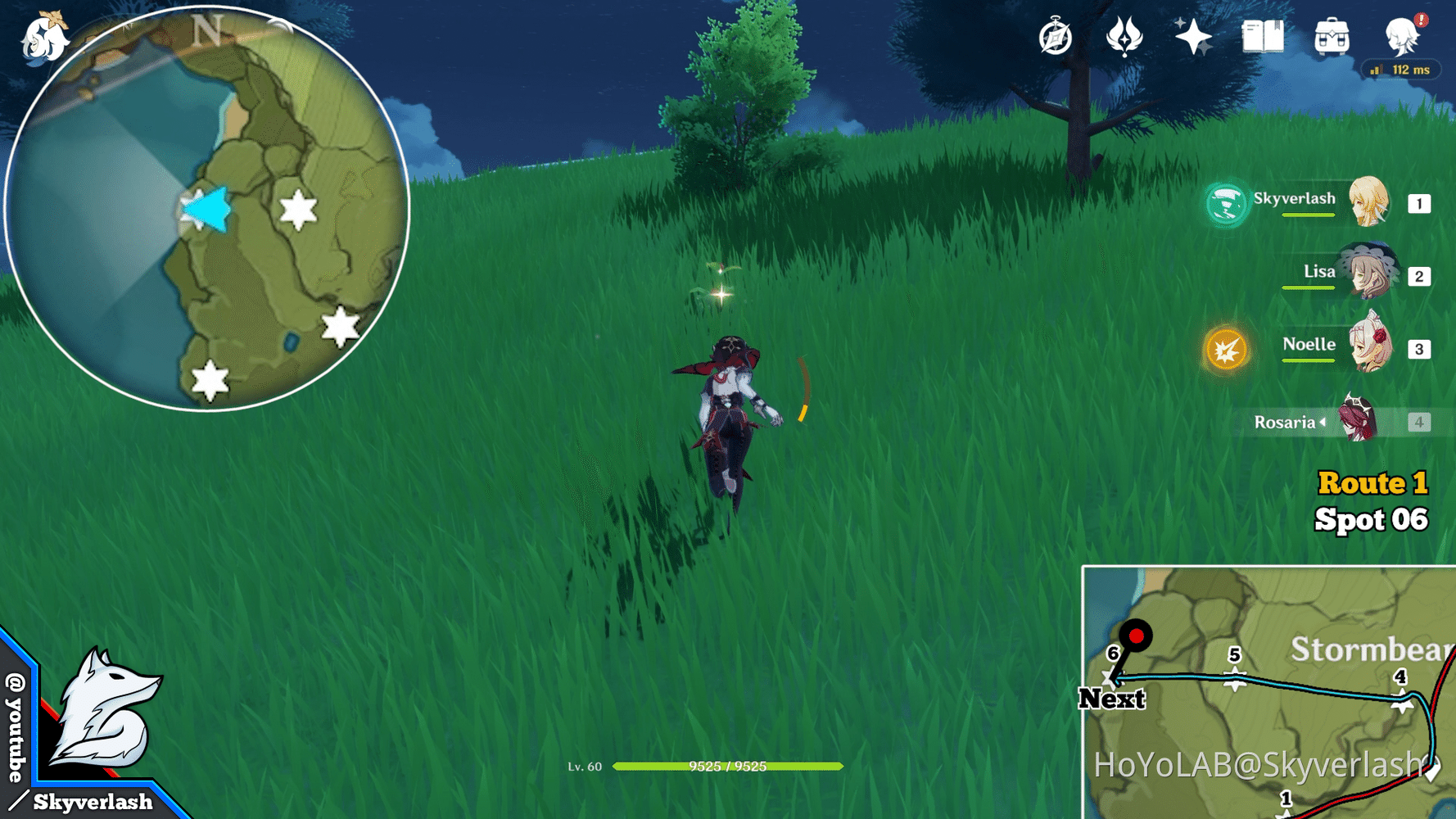The width and height of the screenshot is (1456, 819).
Task: Click Noelle's glowing elemental burst icon
Action: point(1227,351)
